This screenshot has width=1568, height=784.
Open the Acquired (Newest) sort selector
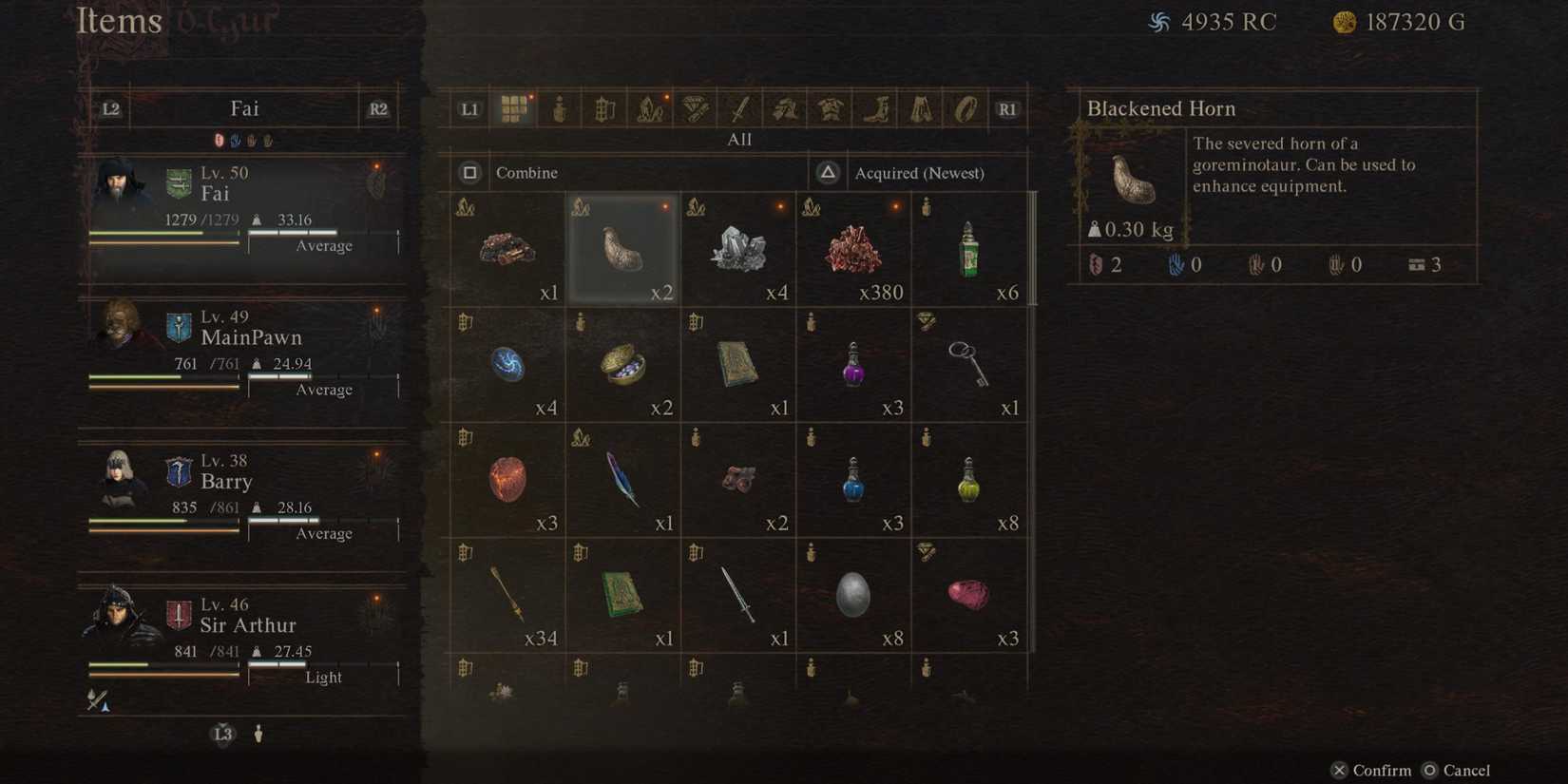[x=918, y=172]
